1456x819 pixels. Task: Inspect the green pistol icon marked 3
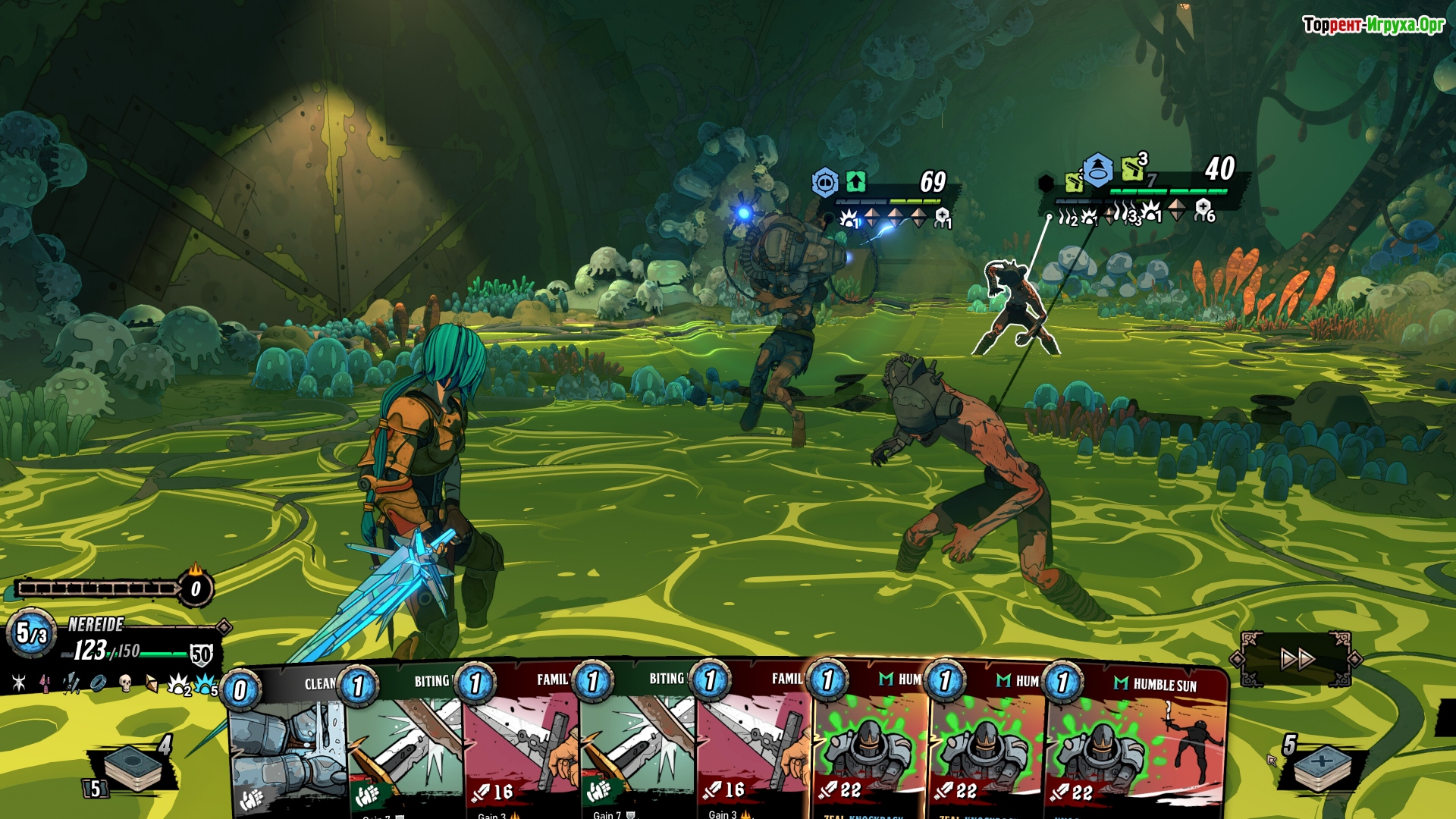click(1133, 168)
